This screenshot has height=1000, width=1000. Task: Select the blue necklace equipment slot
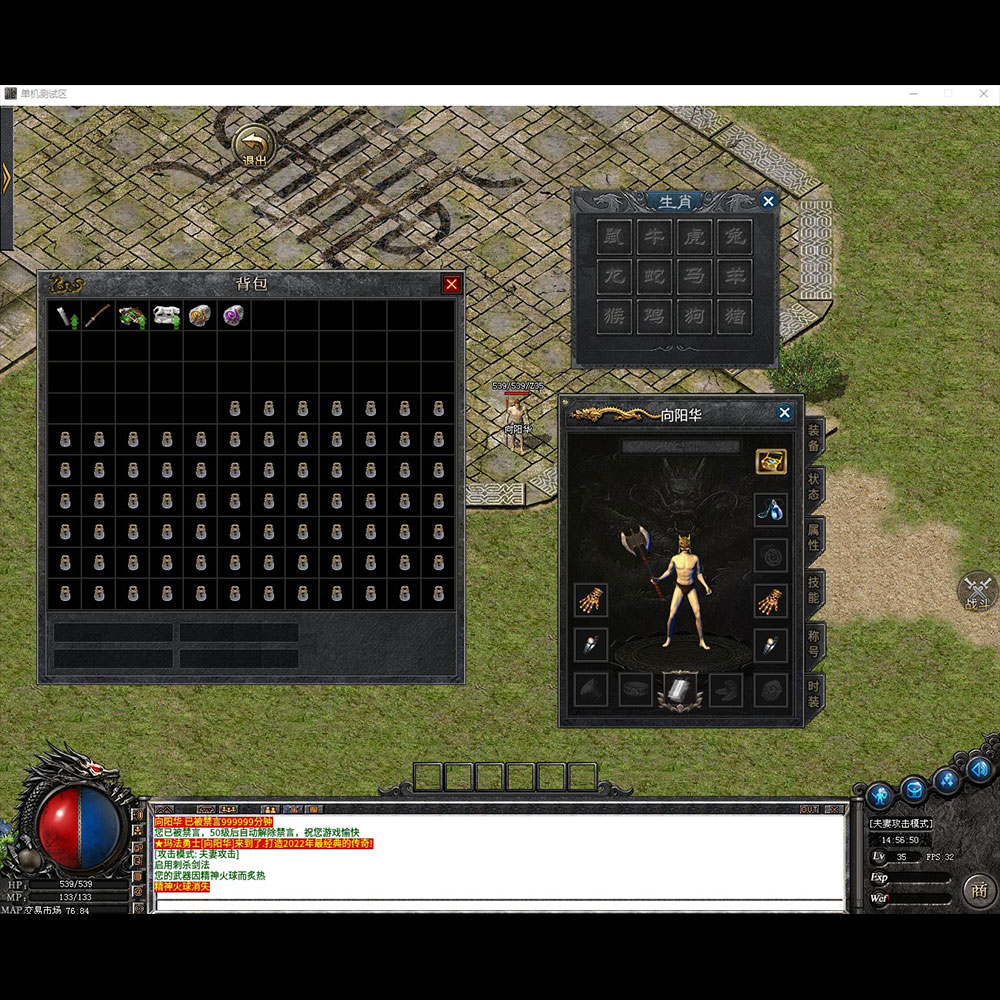click(770, 509)
